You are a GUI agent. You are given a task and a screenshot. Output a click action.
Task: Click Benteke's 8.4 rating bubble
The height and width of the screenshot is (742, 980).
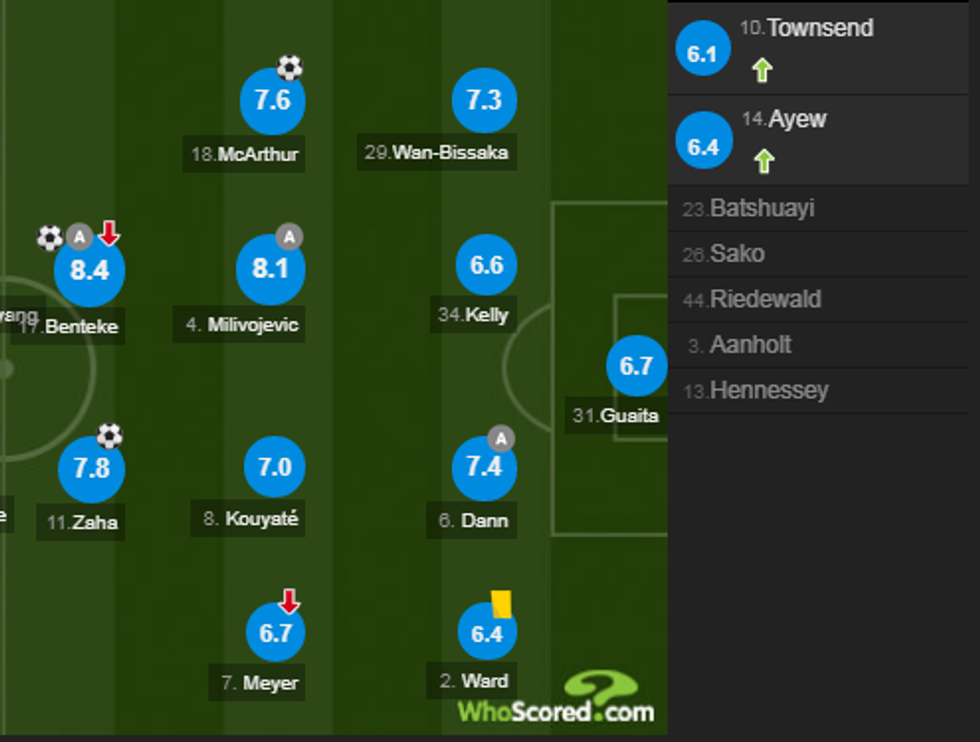click(89, 270)
